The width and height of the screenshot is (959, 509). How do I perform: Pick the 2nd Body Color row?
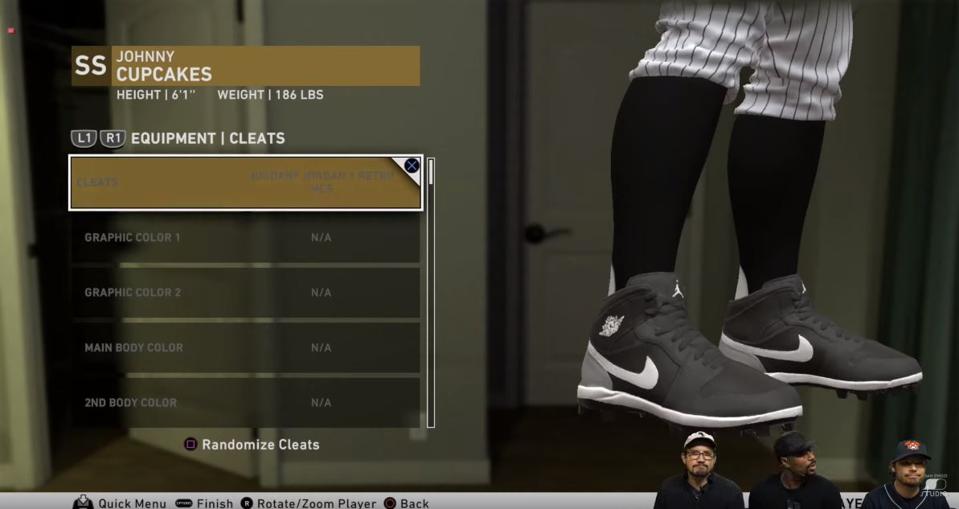(x=245, y=402)
